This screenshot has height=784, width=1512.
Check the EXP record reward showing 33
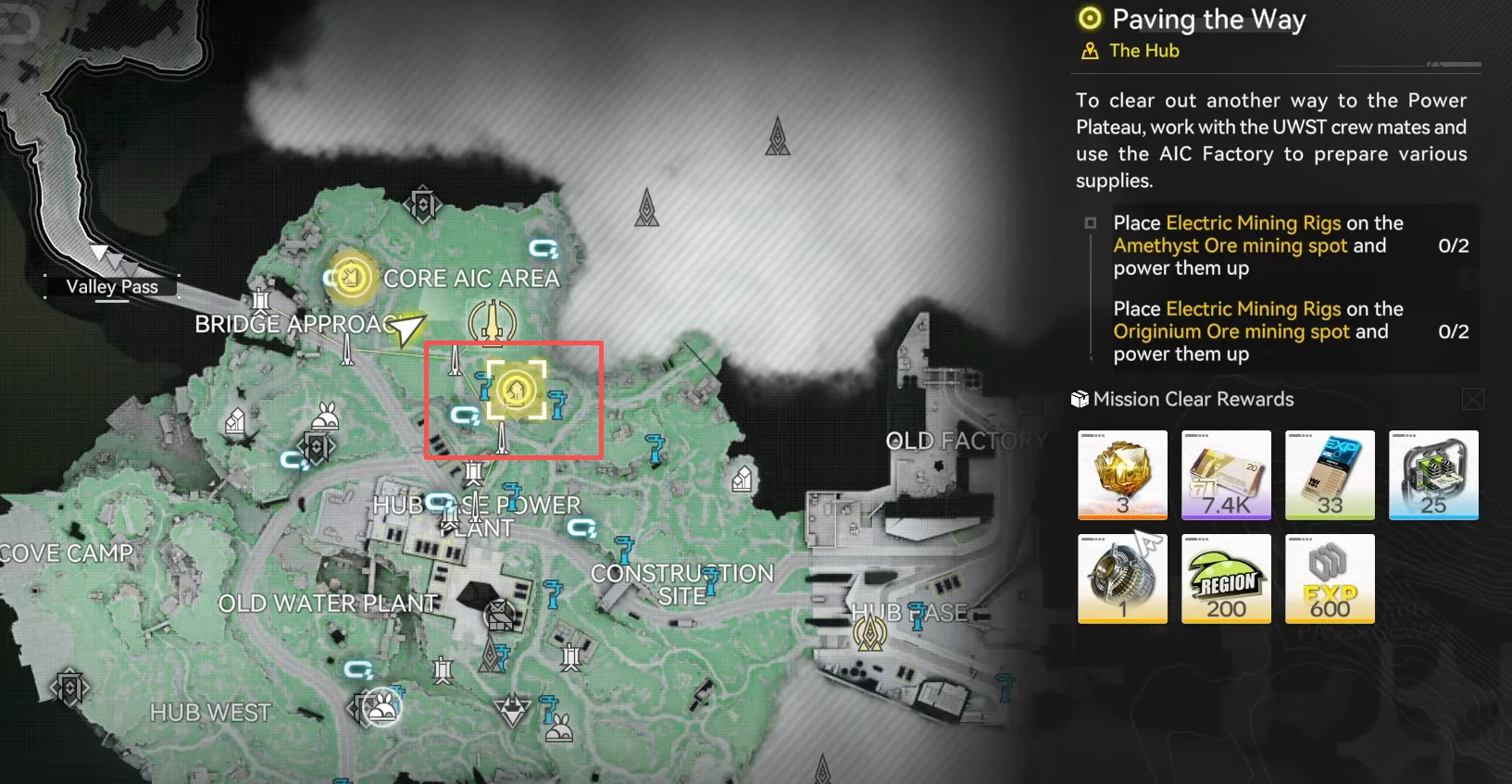pos(1330,474)
